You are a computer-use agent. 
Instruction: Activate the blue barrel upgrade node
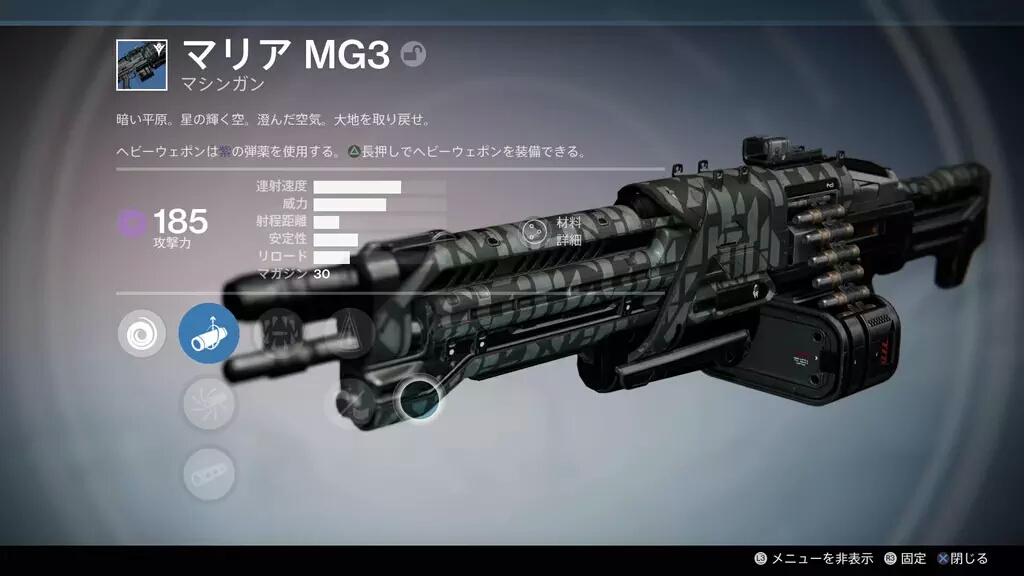click(209, 334)
